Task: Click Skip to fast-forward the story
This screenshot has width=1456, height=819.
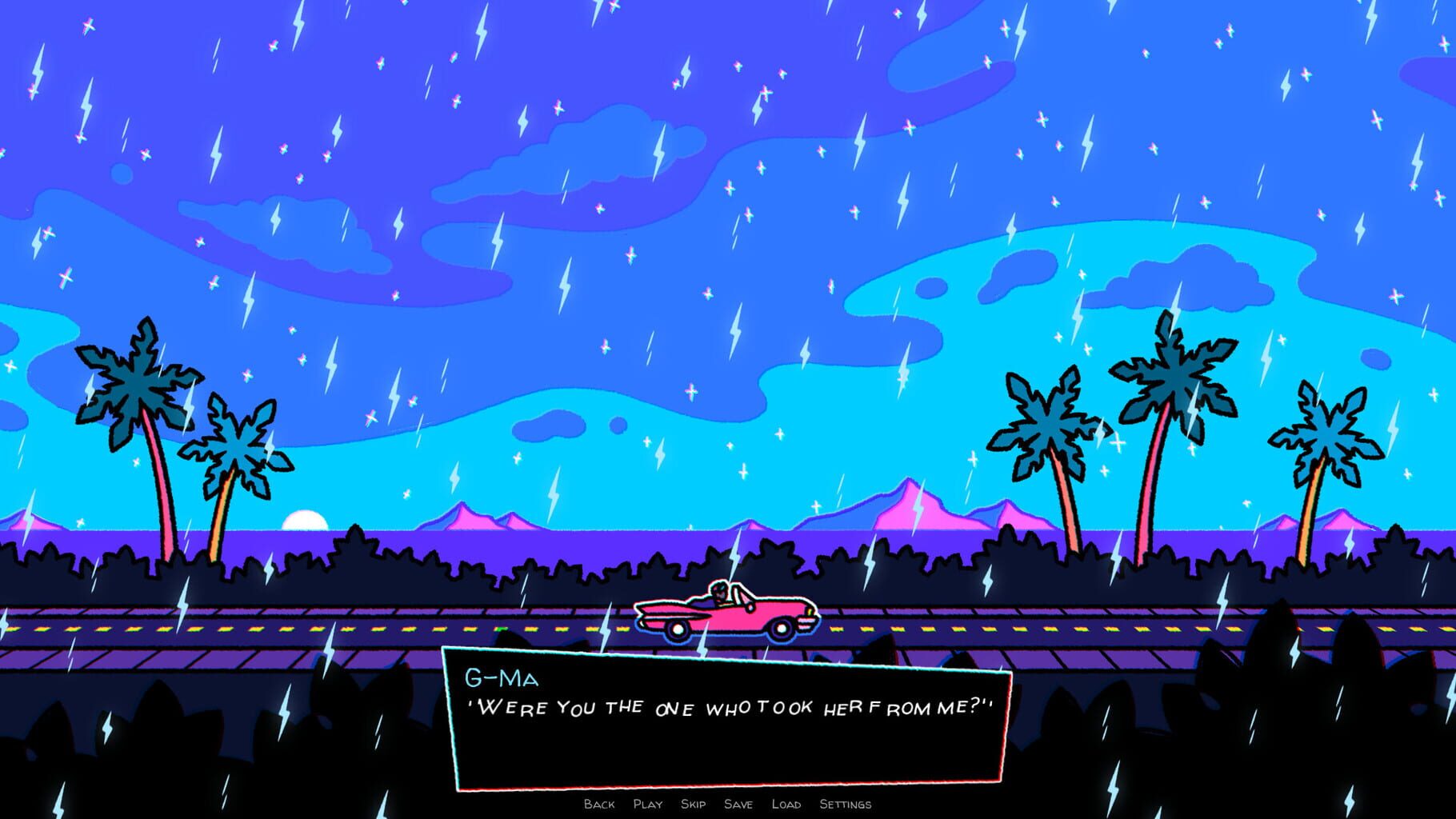Action: click(x=695, y=805)
